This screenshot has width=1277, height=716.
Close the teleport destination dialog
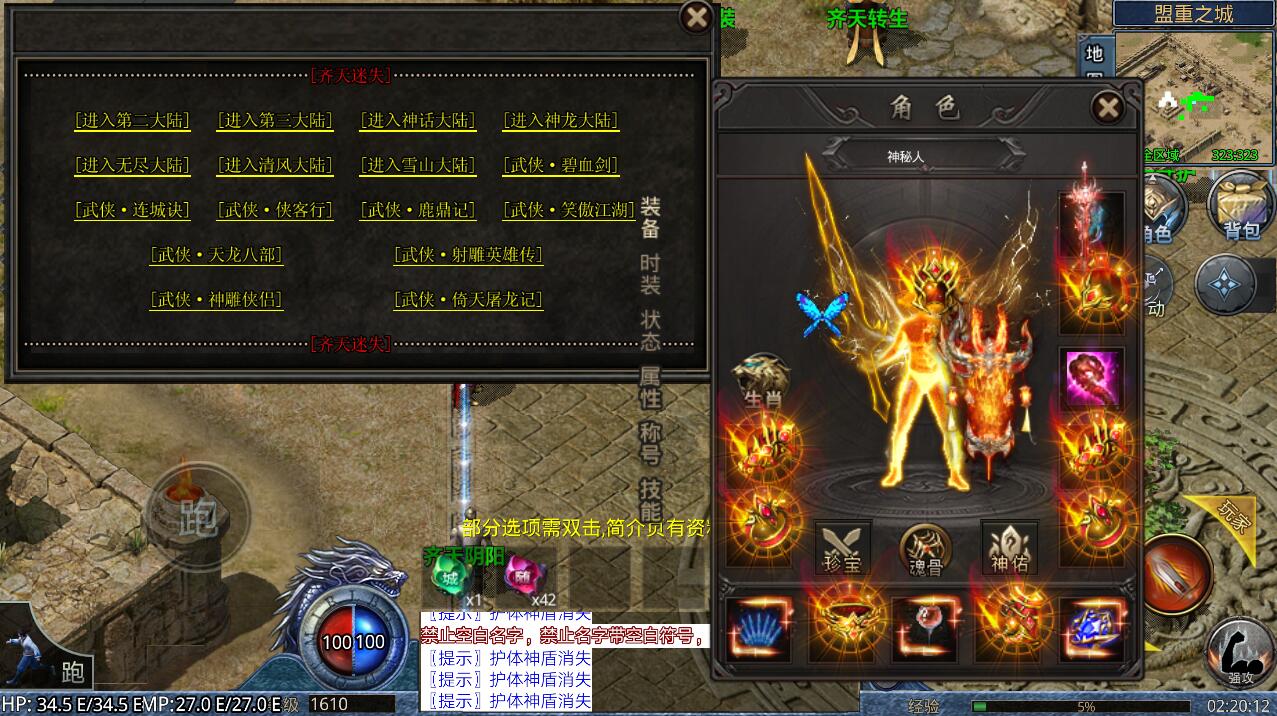pyautogui.click(x=695, y=17)
